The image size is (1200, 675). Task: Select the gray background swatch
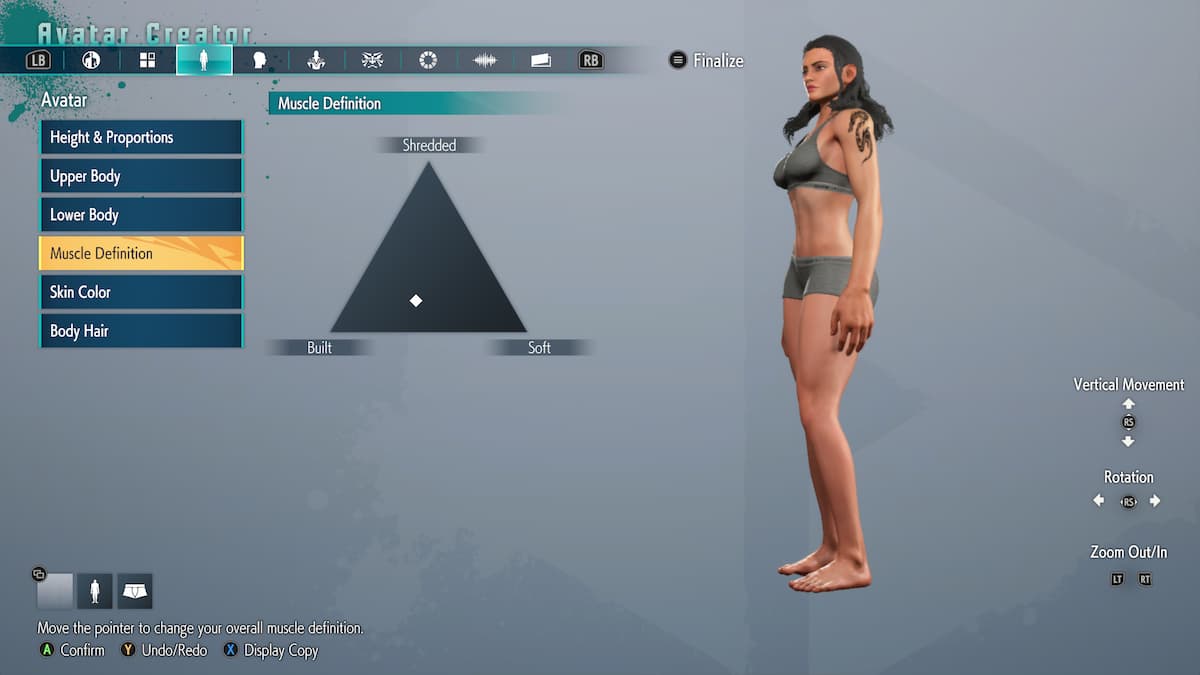(x=55, y=591)
